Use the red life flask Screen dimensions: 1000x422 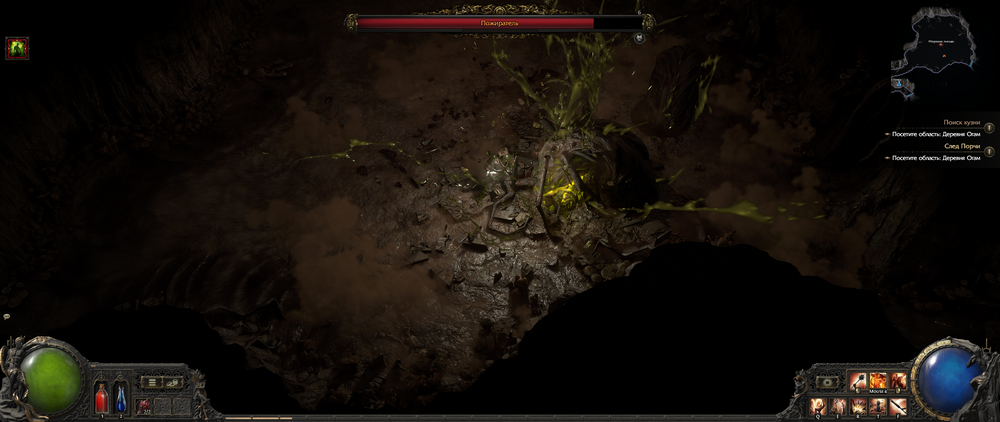click(102, 396)
